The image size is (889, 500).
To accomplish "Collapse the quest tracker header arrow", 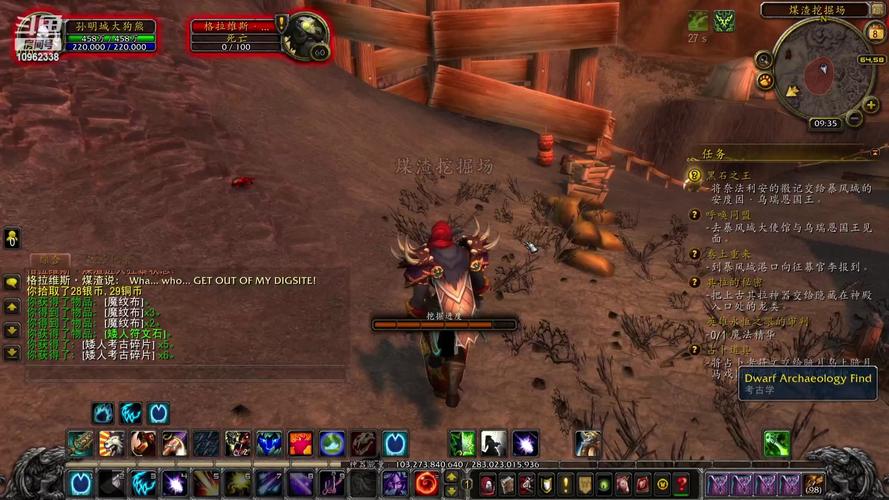I will tap(877, 151).
